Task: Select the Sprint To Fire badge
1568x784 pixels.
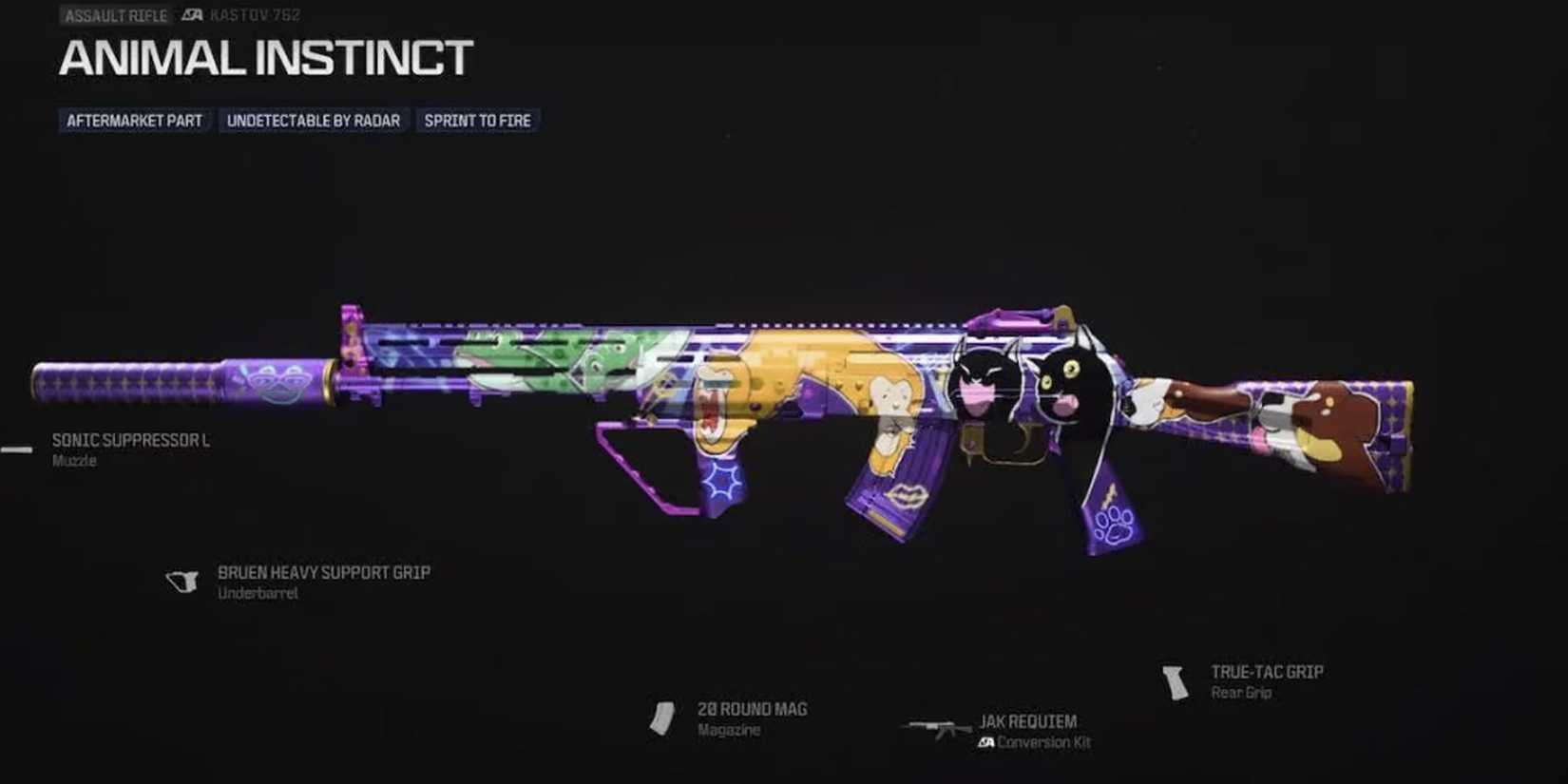Action: [476, 120]
